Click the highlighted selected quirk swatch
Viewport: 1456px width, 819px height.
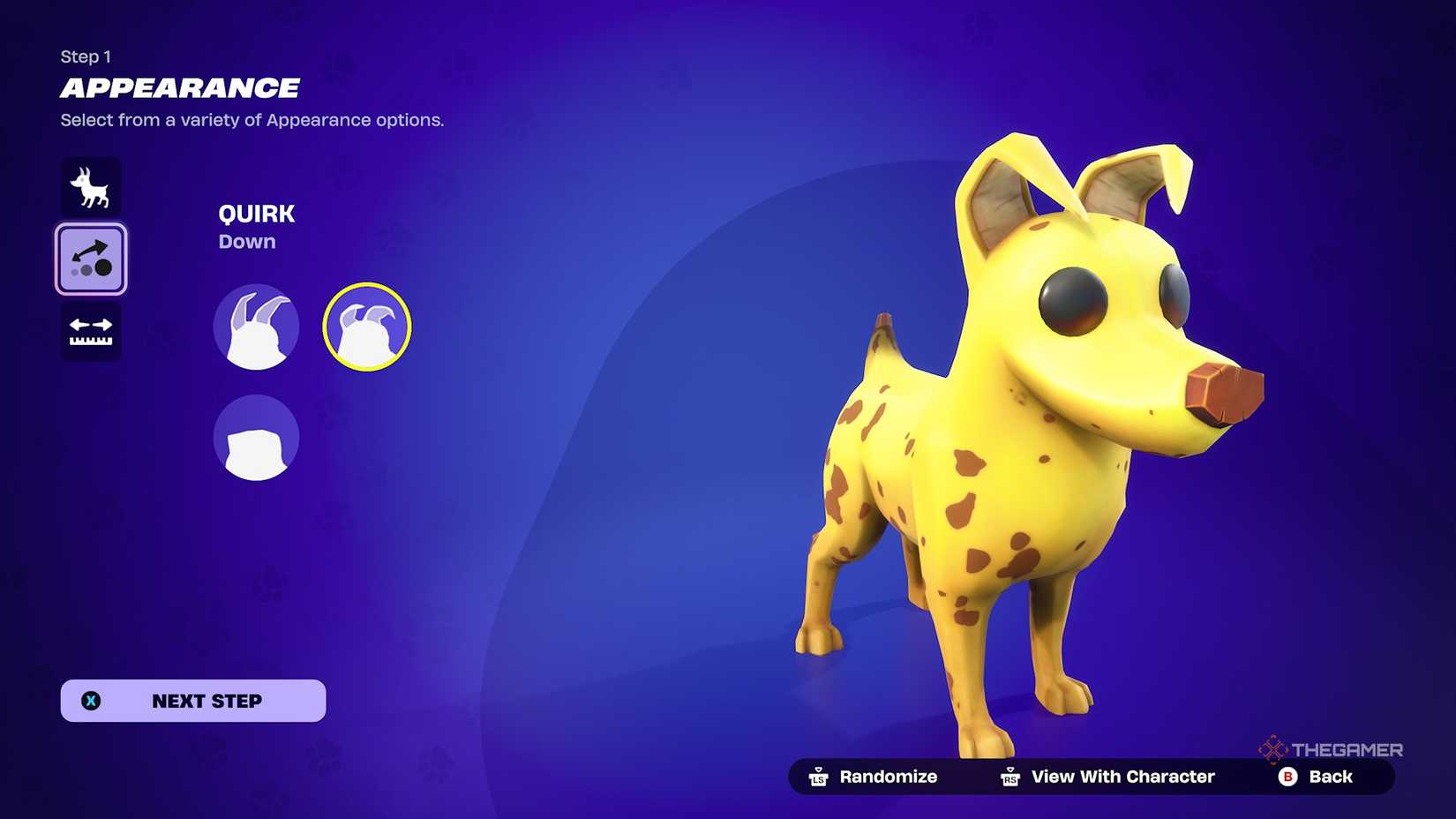366,325
